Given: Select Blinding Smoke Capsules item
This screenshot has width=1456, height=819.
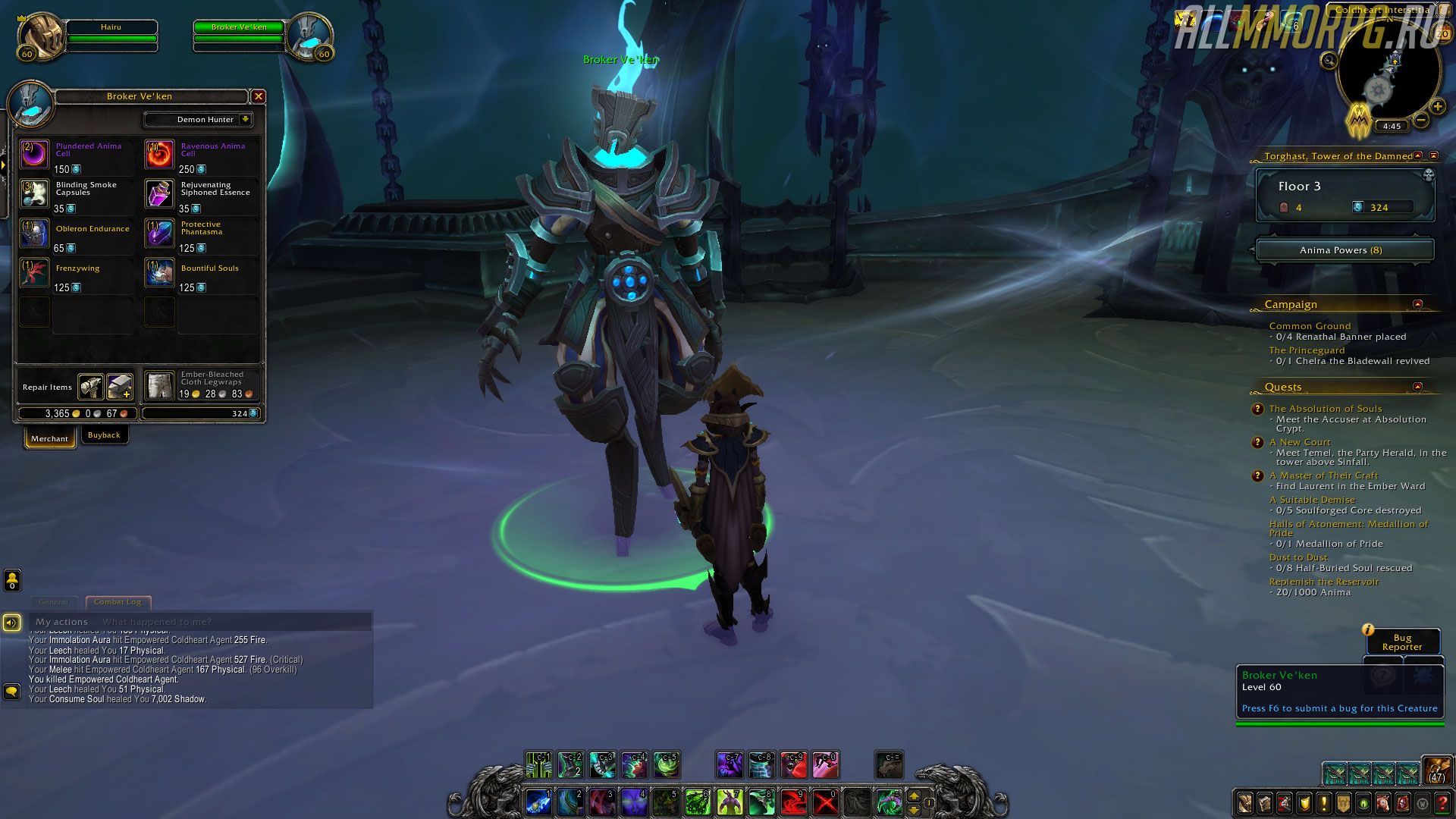Looking at the screenshot, I should point(35,194).
